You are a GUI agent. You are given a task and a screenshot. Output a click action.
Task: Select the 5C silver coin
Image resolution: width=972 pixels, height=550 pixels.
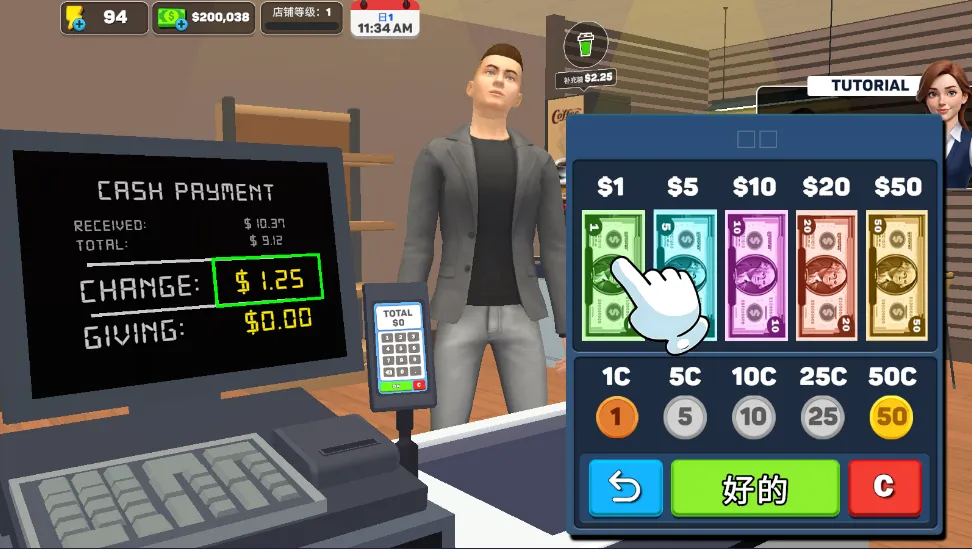click(x=685, y=417)
